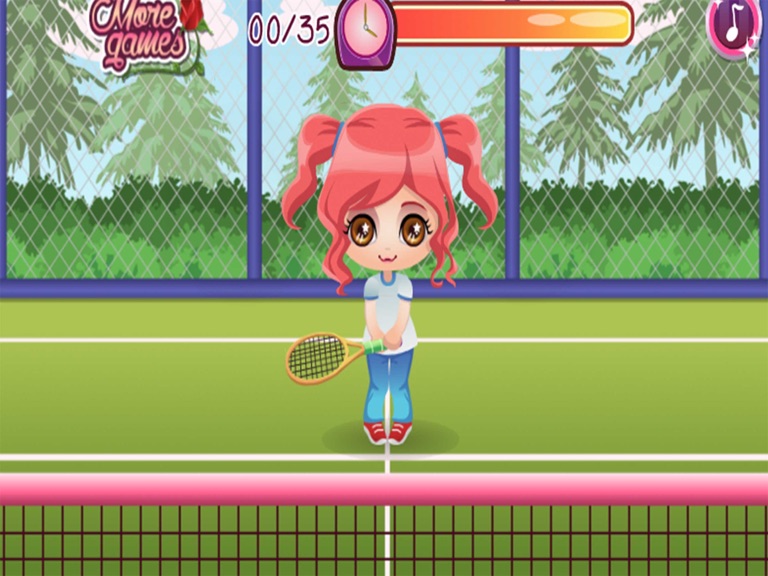Toggle the music note sound button
Screen dimensions: 768x576
tap(735, 25)
